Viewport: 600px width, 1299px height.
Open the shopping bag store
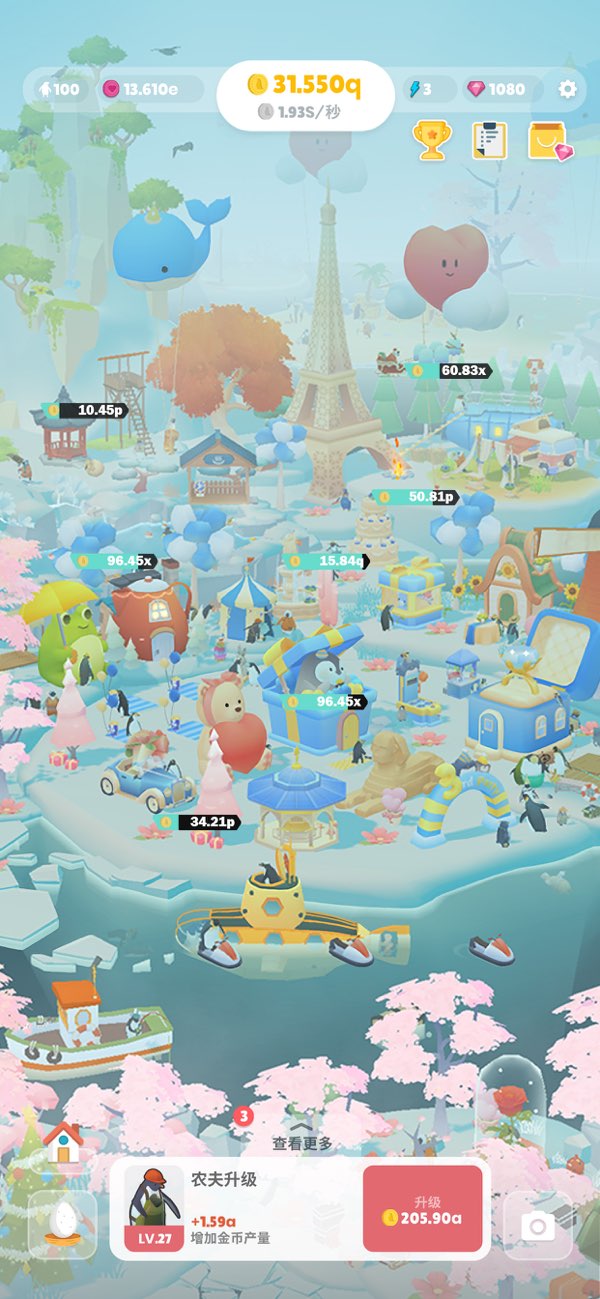click(549, 141)
